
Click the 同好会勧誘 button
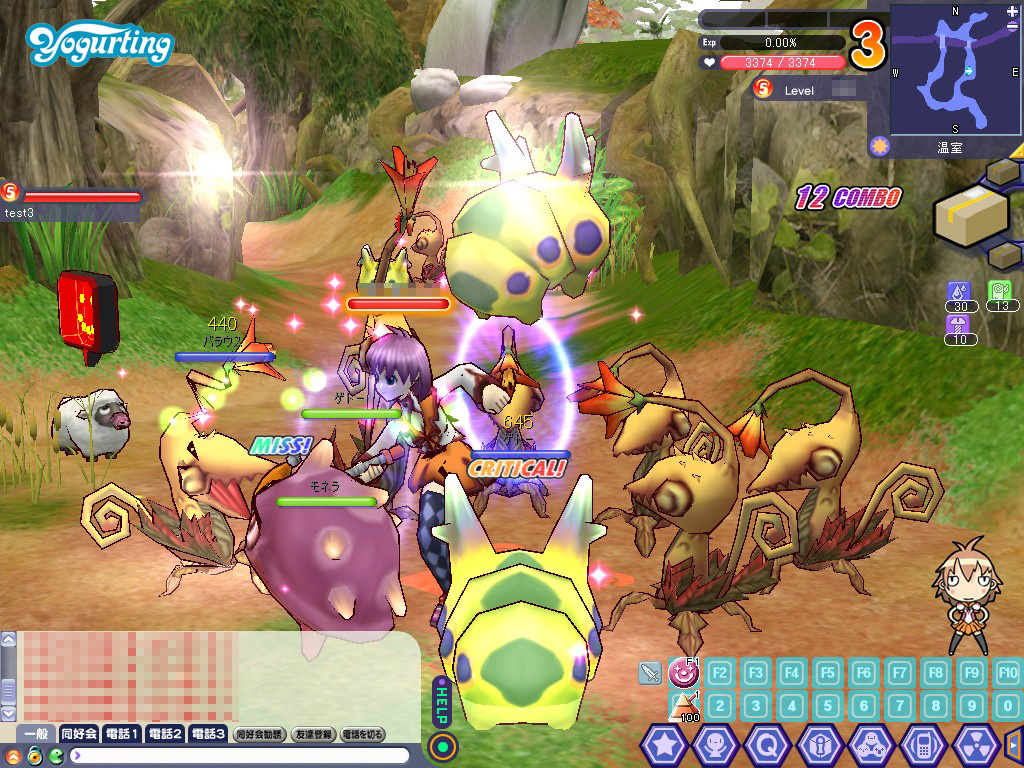pyautogui.click(x=260, y=734)
